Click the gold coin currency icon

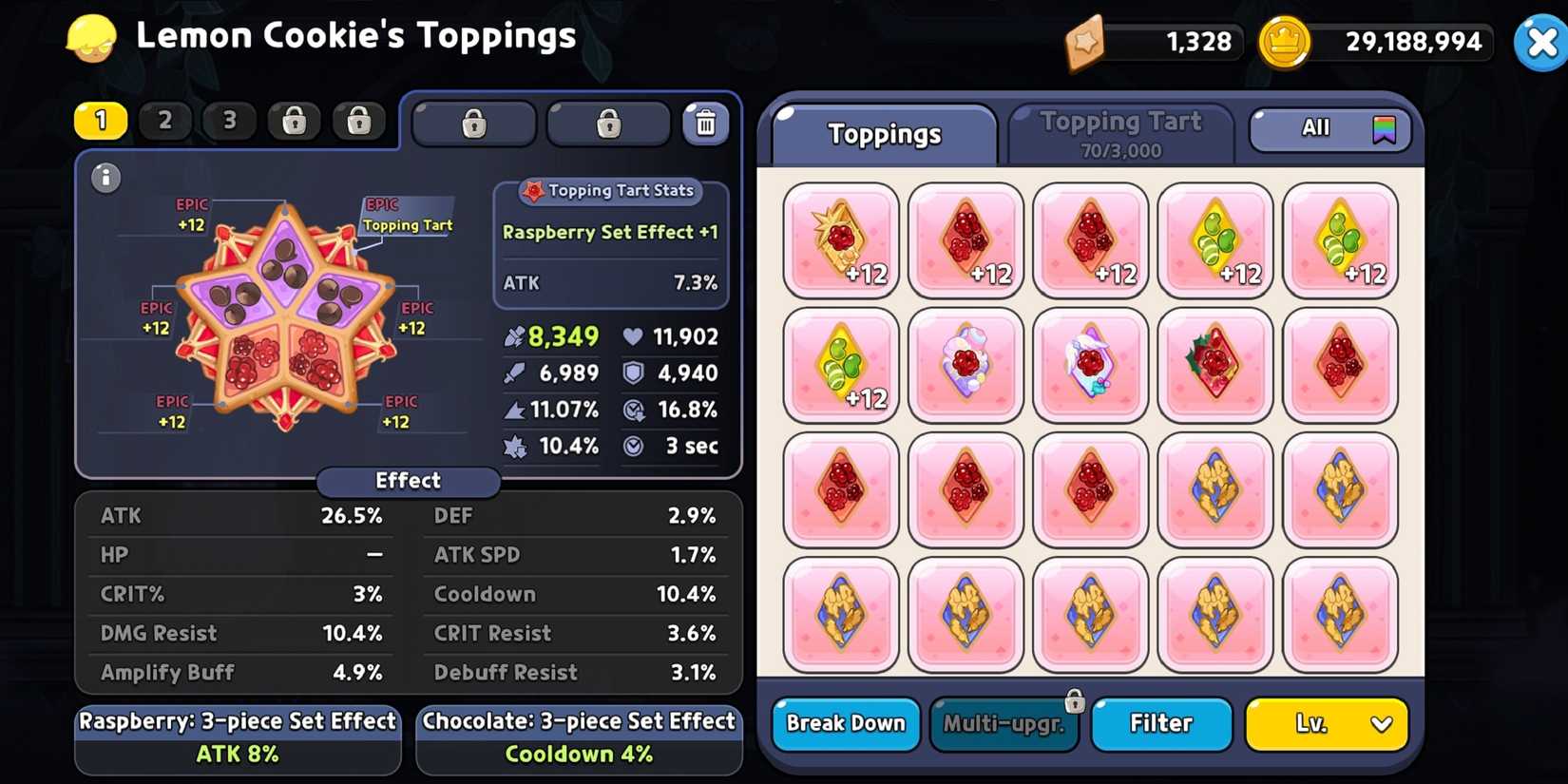(1286, 42)
